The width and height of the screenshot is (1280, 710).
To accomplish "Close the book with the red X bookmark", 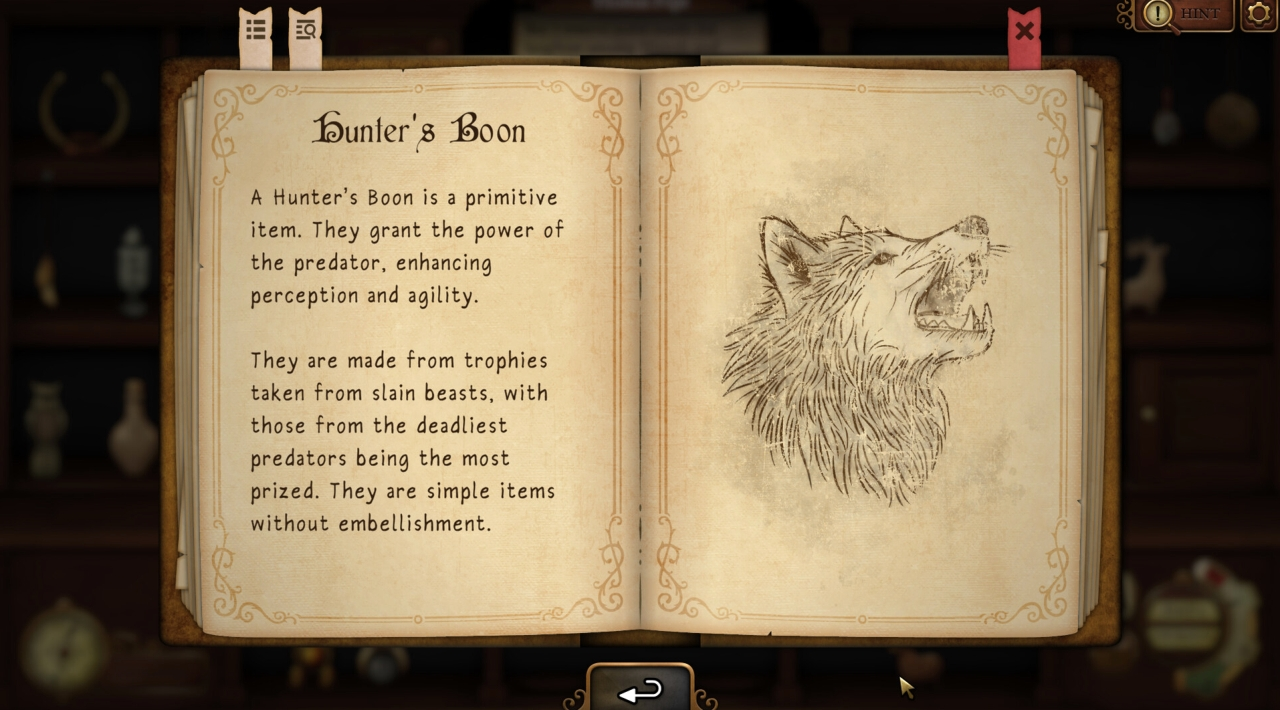I will tap(1024, 32).
